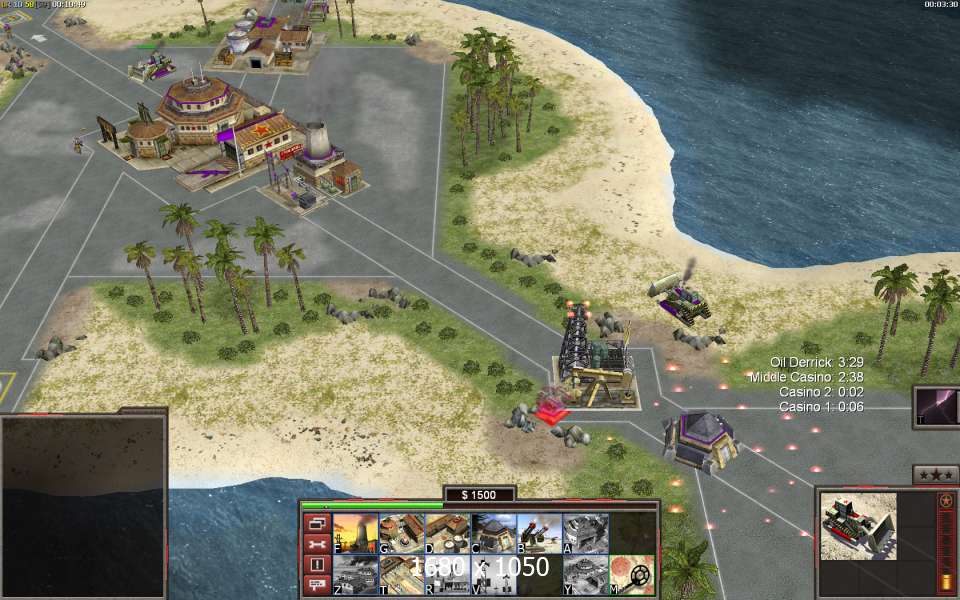
Task: Activate the mine-clearing command labeled M
Action: (x=632, y=575)
